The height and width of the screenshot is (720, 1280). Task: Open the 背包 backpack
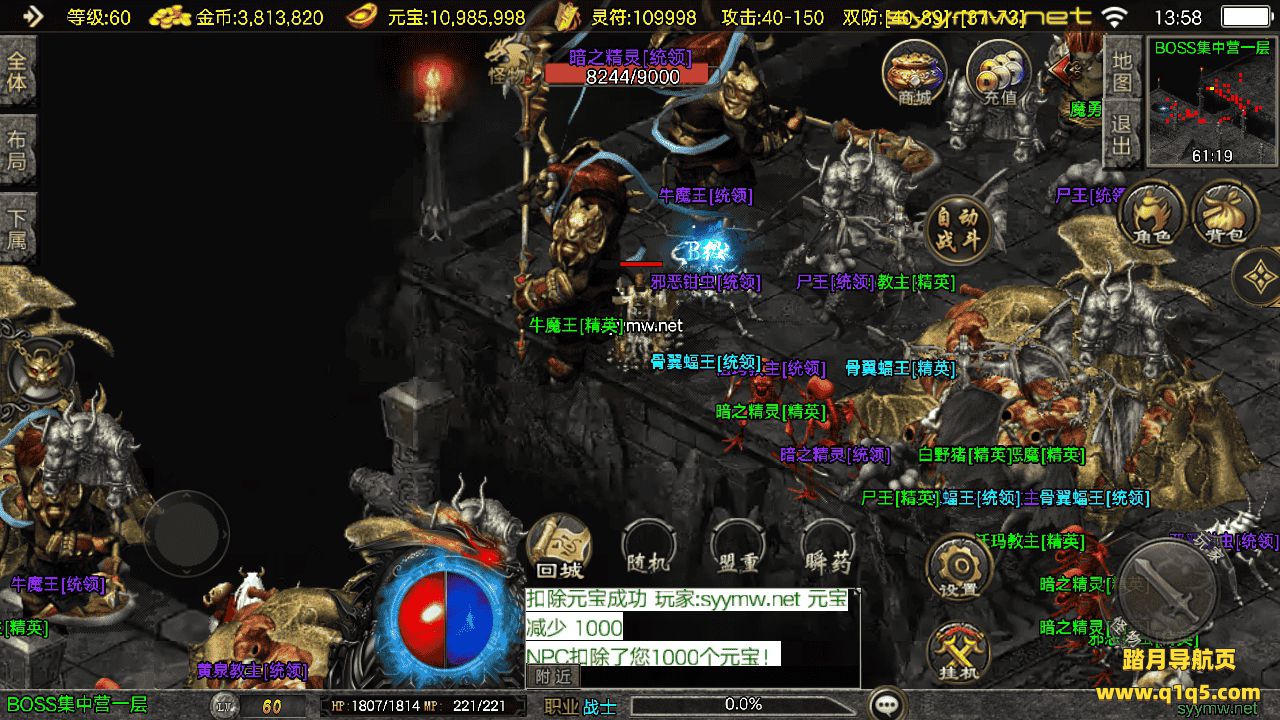(1225, 212)
